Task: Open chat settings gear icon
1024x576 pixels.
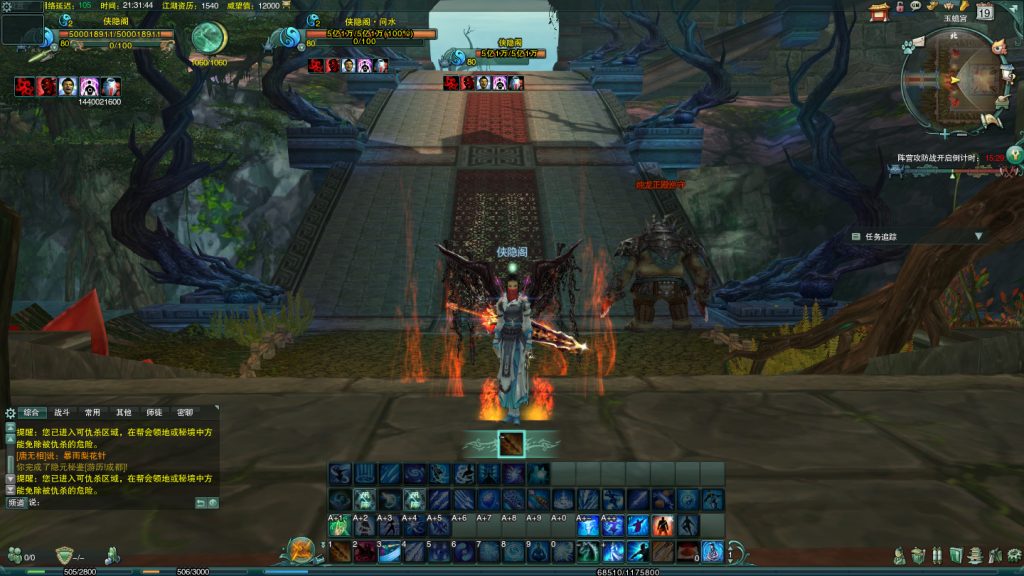Action: (10, 413)
